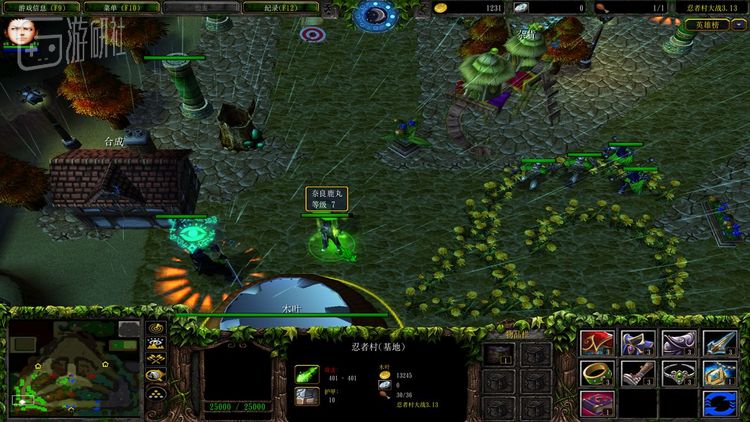Screen dimensions: 750x422
Task: Select the hero portrait icon
Action: pos(18,30)
